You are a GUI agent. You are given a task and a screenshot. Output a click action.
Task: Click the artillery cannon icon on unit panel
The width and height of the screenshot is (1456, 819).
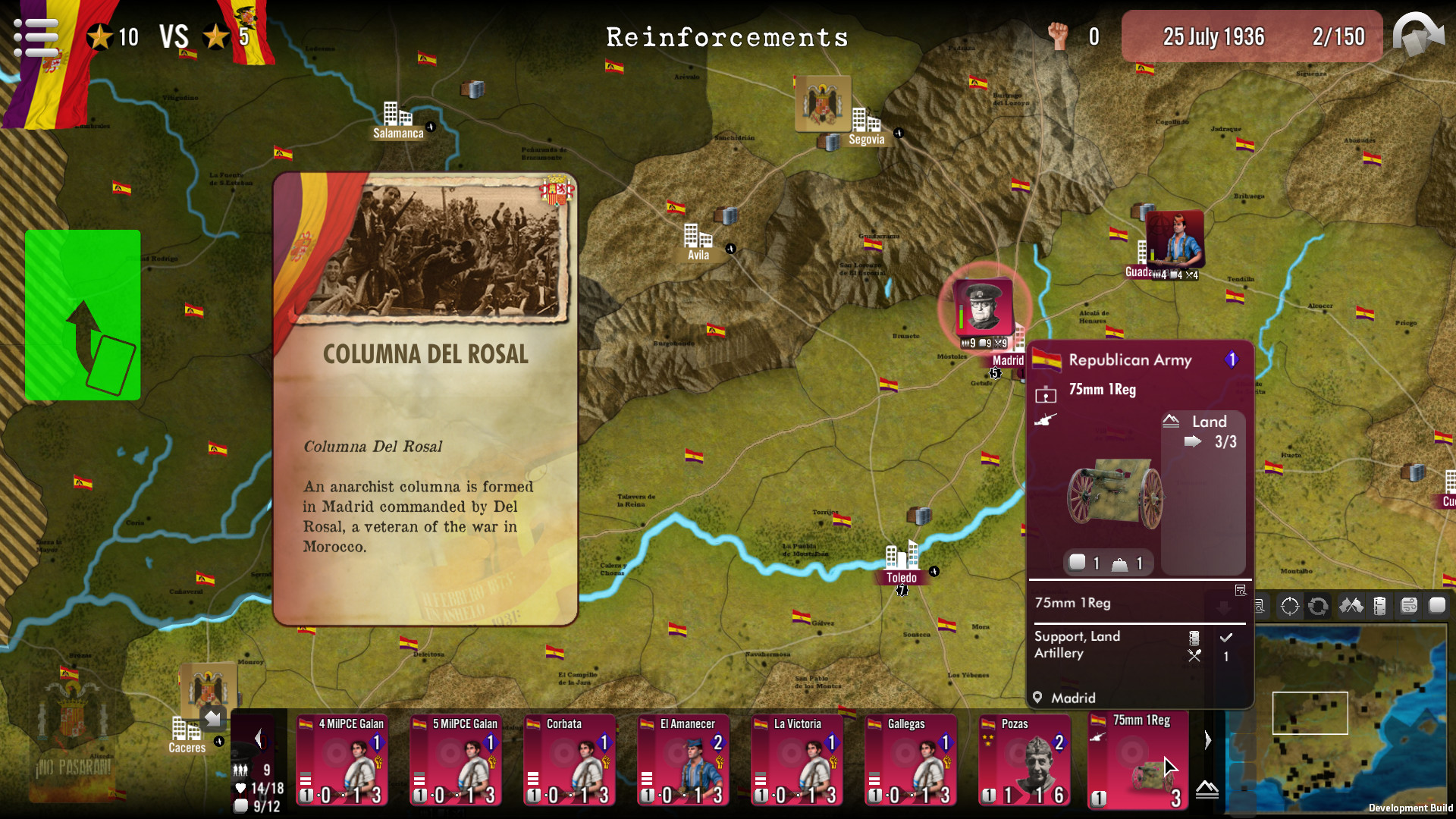click(1046, 421)
